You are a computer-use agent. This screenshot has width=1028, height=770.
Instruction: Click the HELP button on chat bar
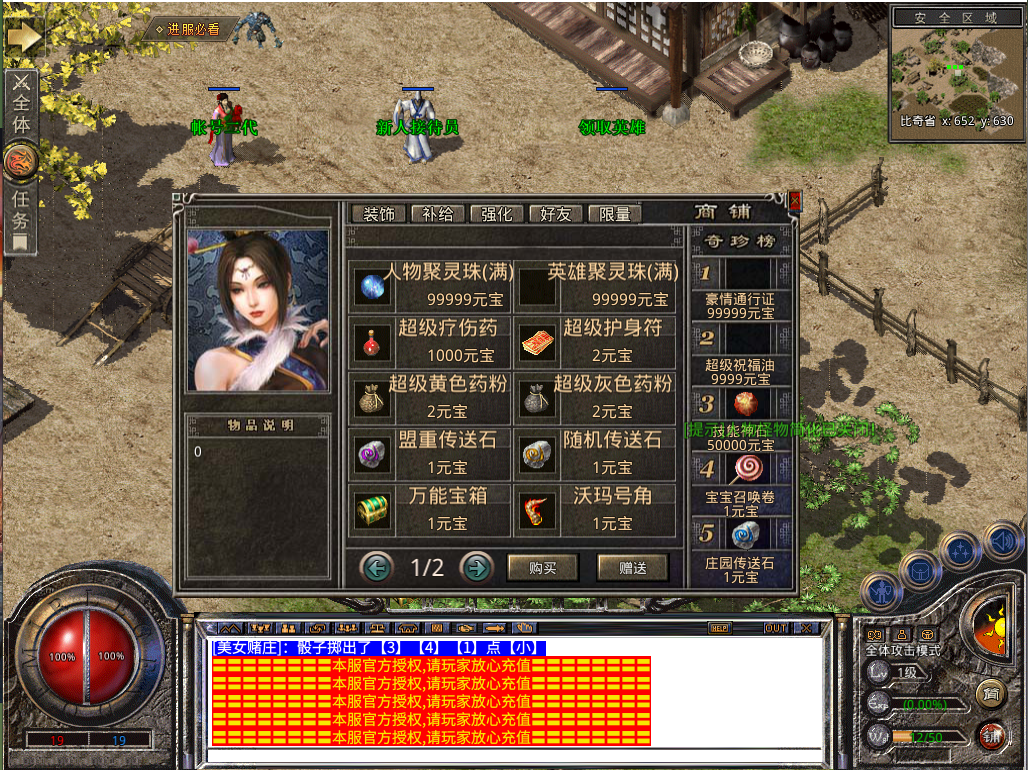coord(719,628)
